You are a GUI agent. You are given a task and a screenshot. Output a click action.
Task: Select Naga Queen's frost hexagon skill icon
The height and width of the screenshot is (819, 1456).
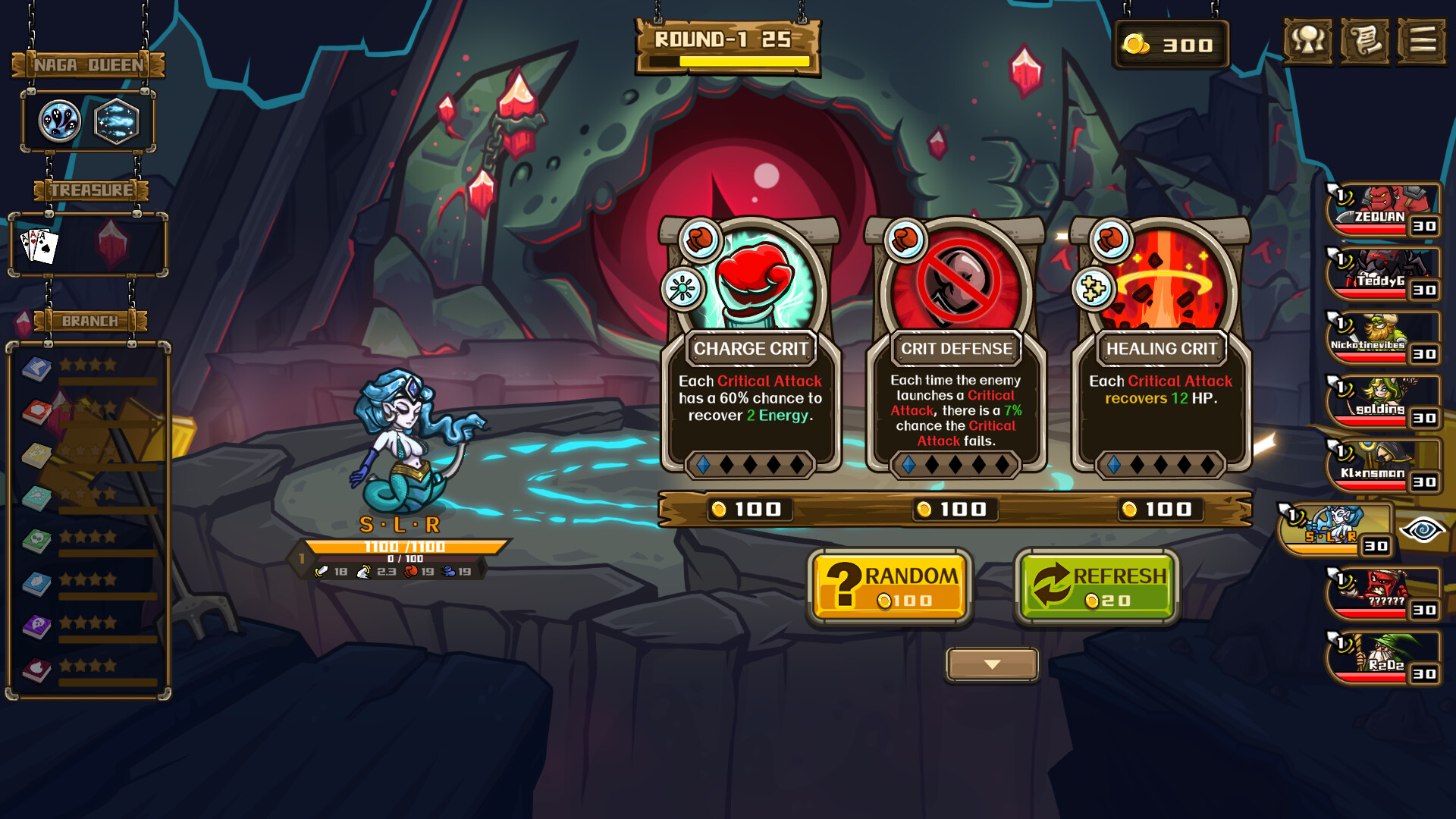[x=115, y=121]
